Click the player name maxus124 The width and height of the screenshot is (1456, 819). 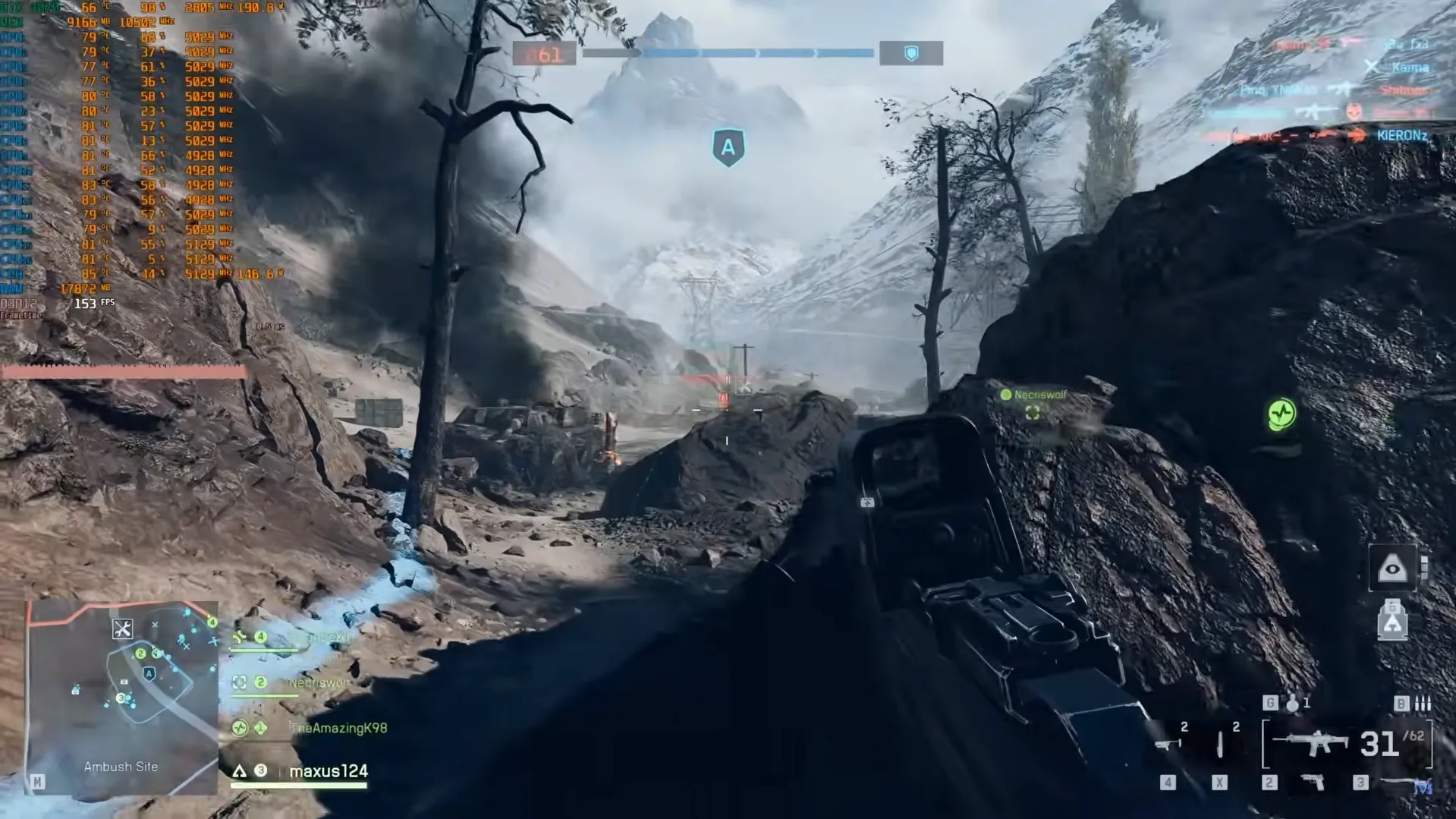coord(327,769)
